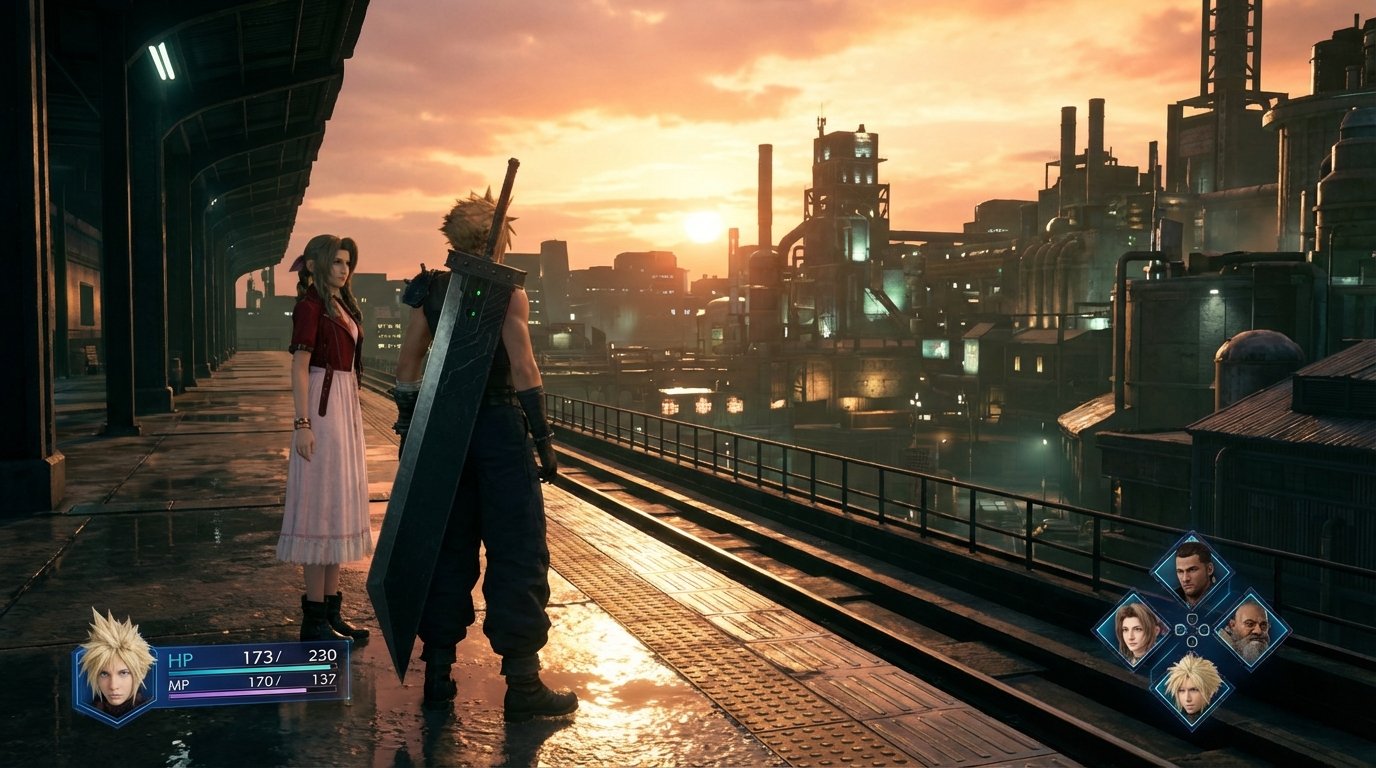Click the HP label on Cloud's status bar
The image size is (1376, 768).
[181, 658]
